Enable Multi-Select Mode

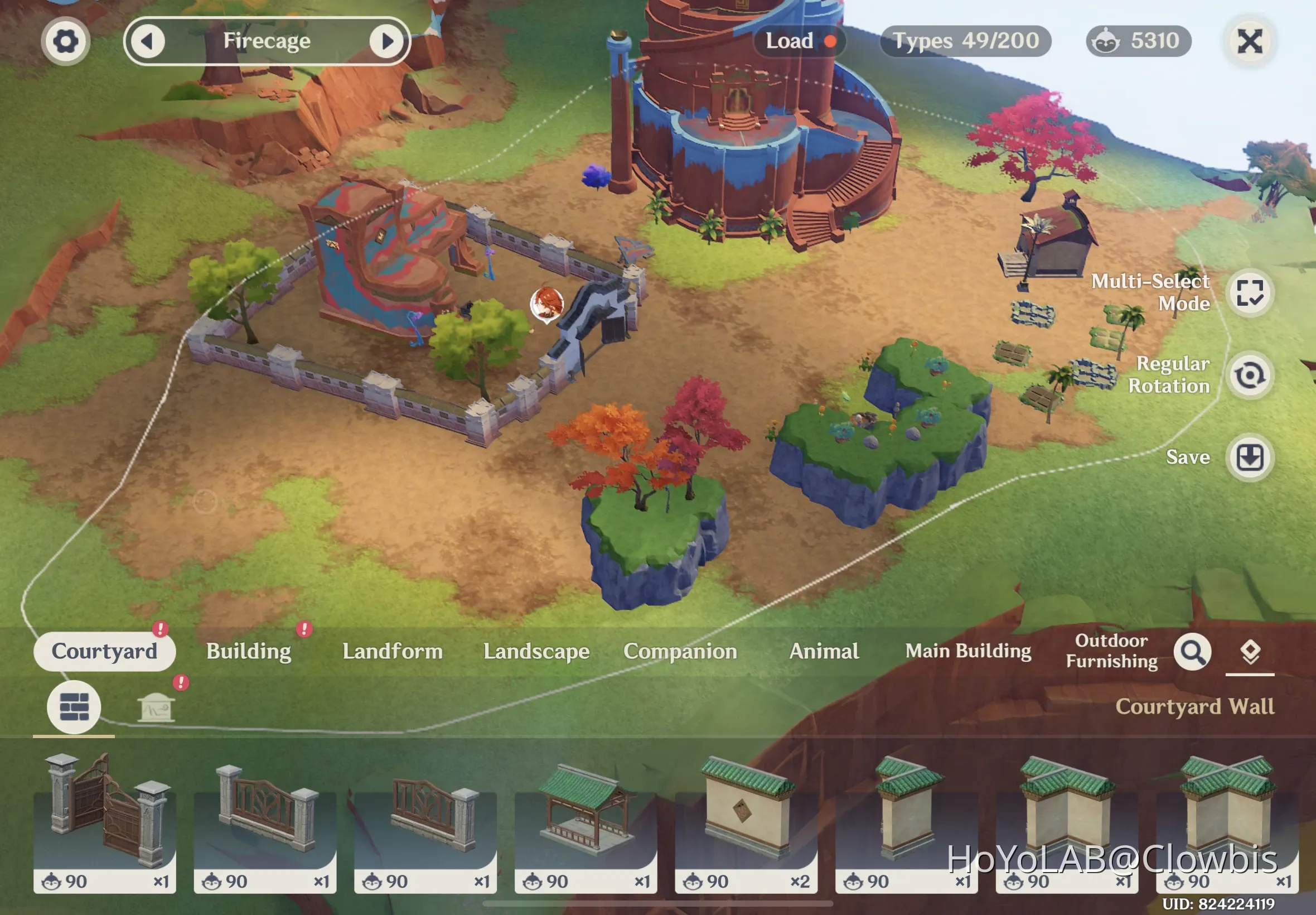click(1251, 293)
